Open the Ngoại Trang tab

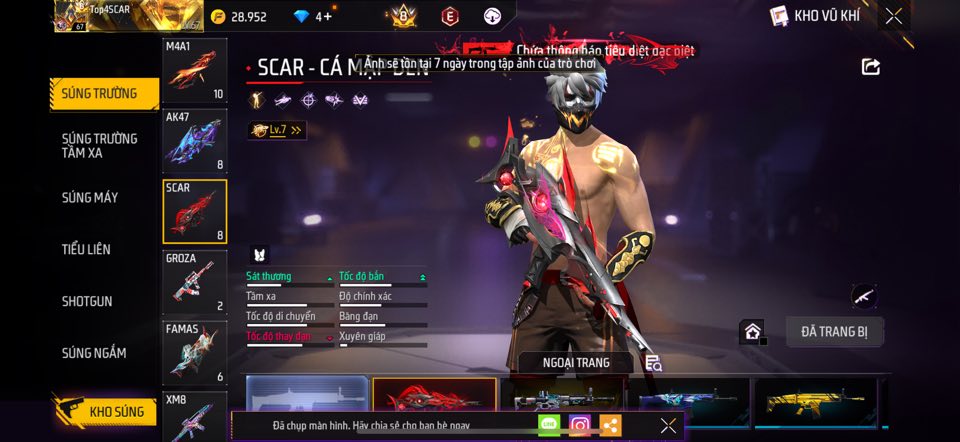(x=575, y=363)
